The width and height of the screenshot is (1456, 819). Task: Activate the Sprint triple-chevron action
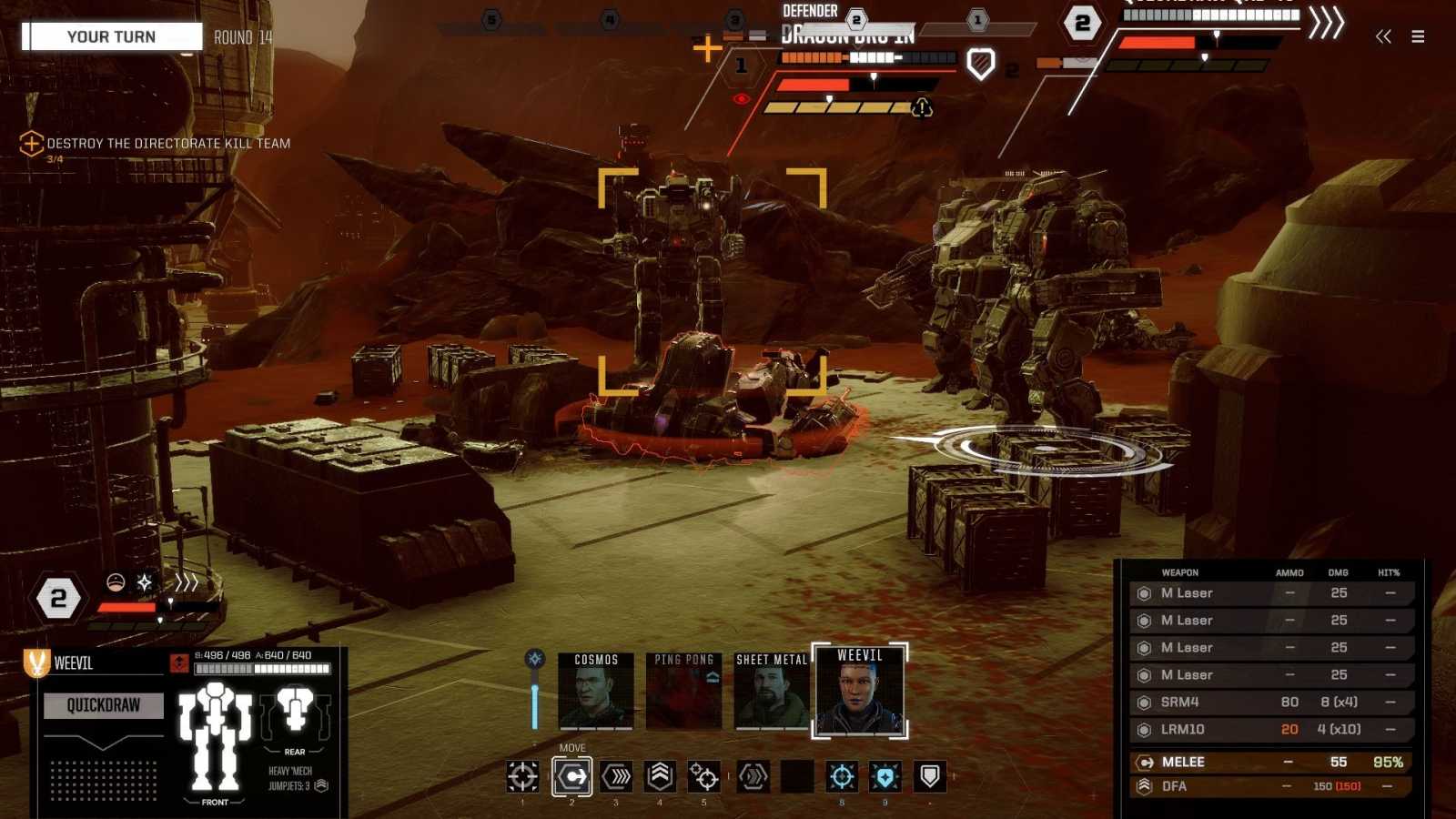click(617, 776)
